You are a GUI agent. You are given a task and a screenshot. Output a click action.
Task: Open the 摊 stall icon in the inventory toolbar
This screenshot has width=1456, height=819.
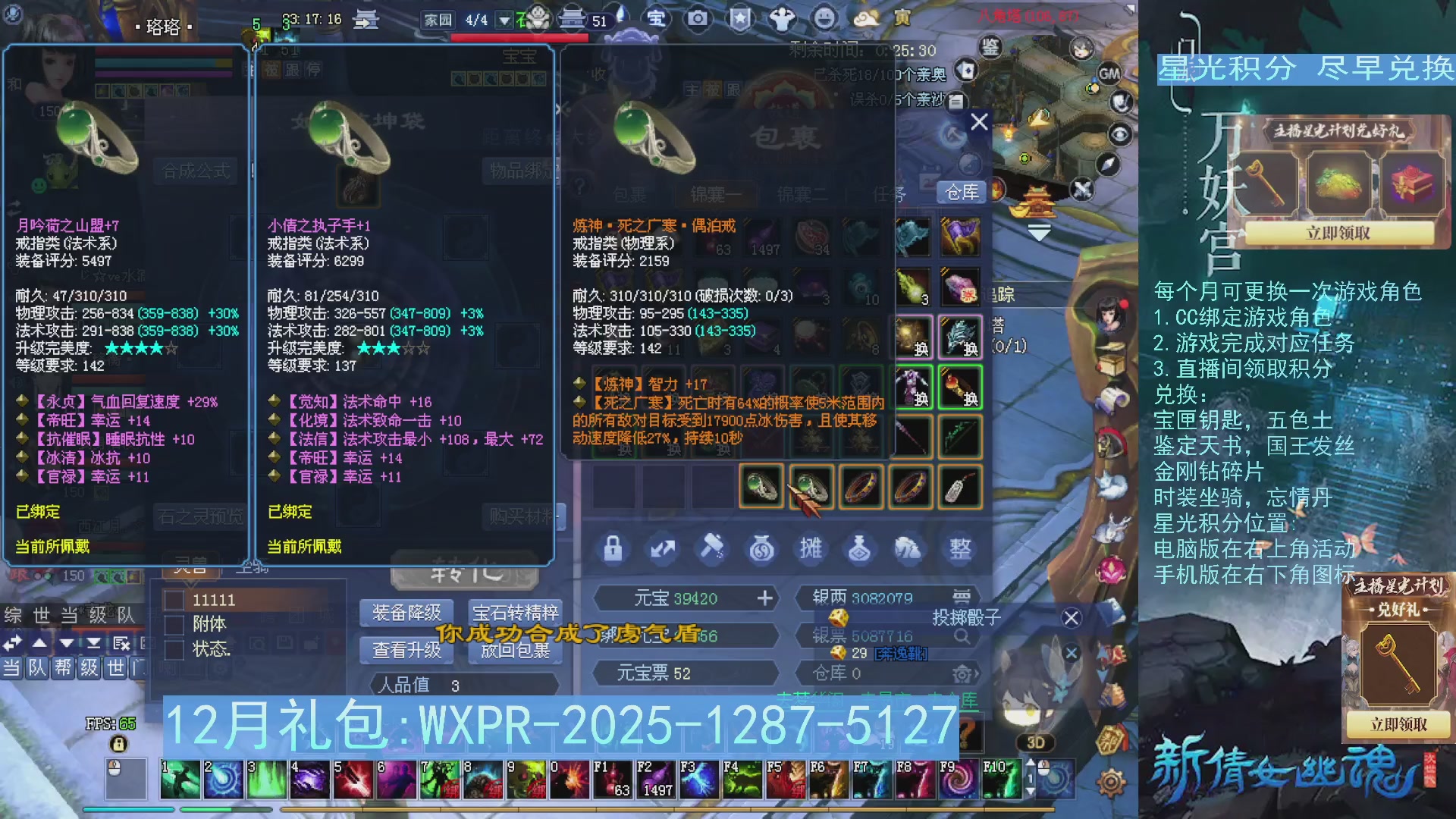pos(811,549)
